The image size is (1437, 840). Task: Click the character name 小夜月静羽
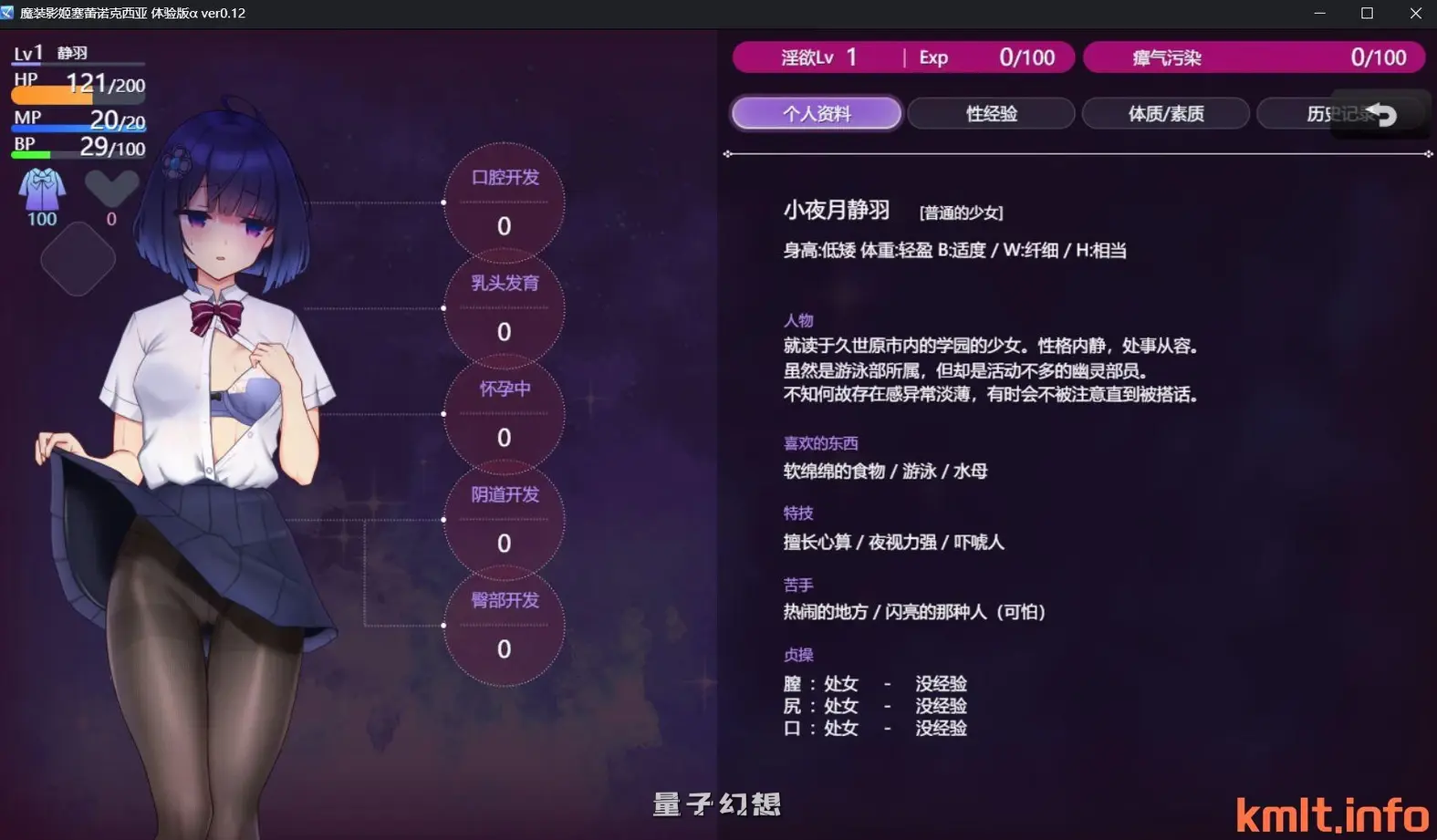pyautogui.click(x=838, y=210)
